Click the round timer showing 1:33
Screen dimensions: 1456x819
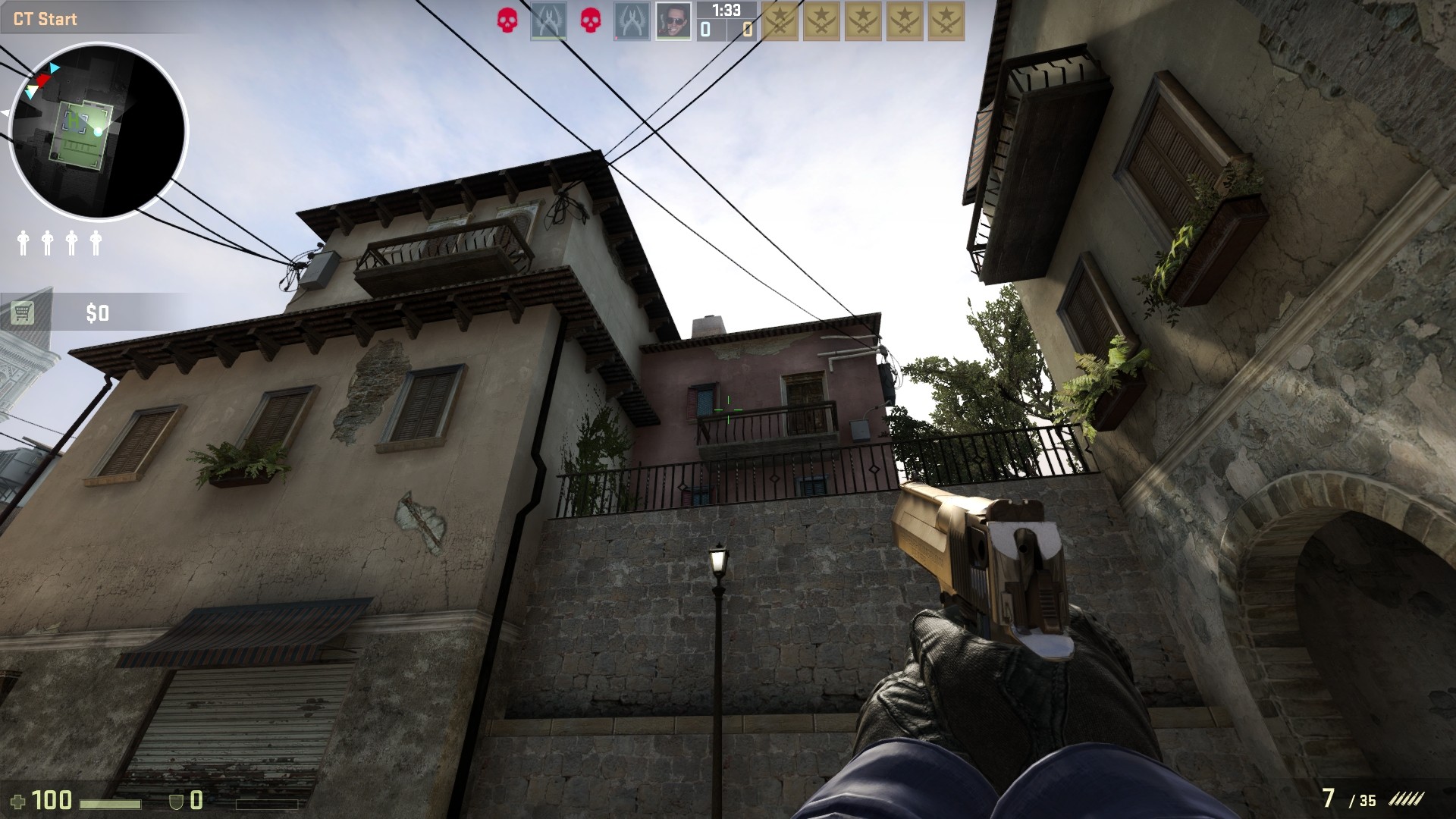pos(726,11)
